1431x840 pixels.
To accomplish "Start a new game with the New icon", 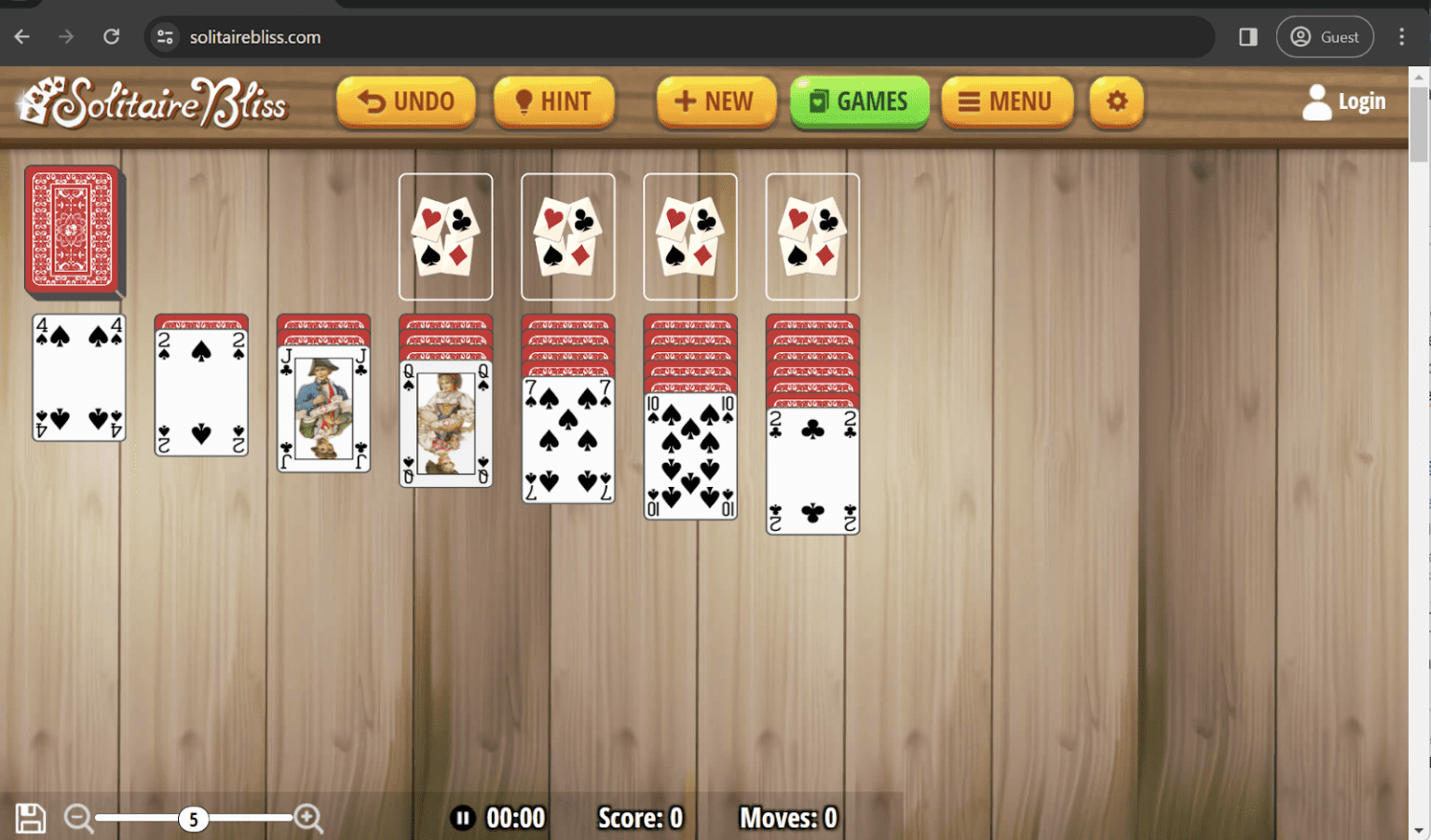I will [x=686, y=101].
